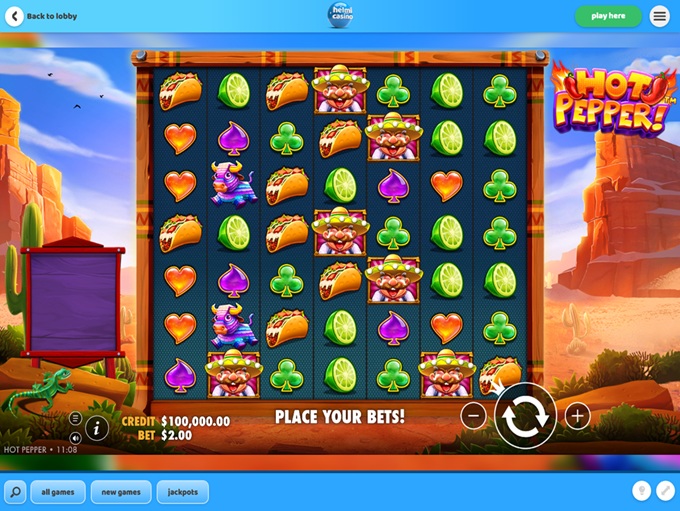
Task: Click the green "play here" button
Action: click(608, 16)
